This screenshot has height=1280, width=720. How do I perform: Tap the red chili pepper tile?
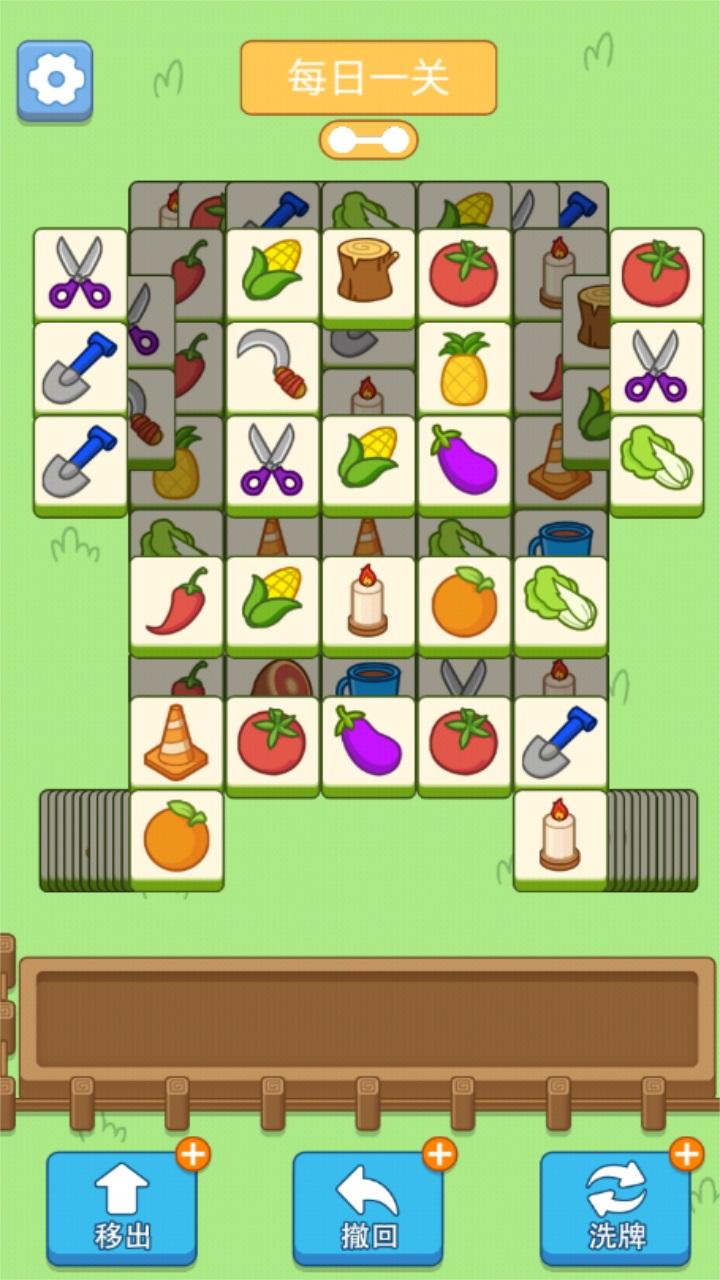176,602
